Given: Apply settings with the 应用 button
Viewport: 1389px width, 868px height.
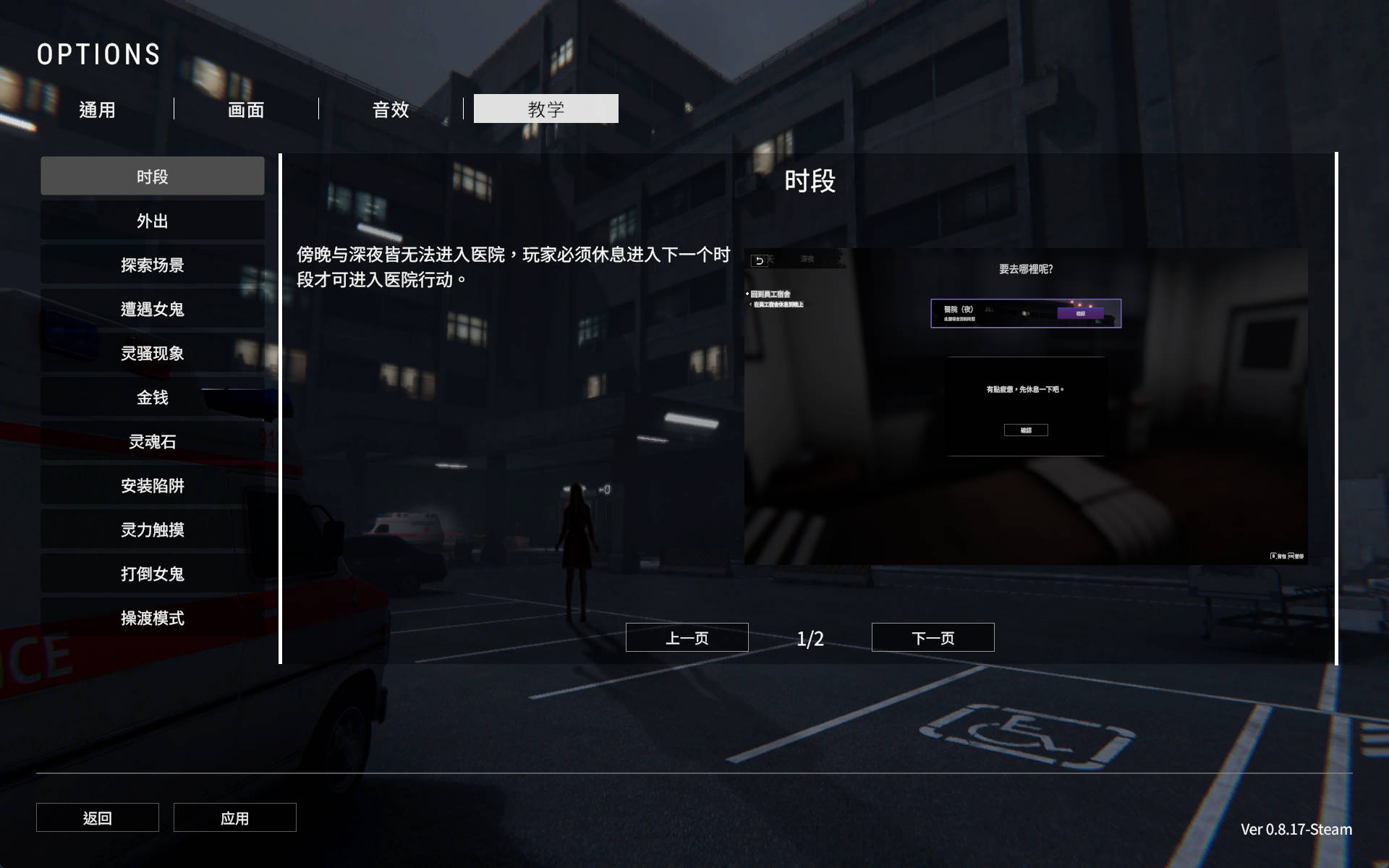Looking at the screenshot, I should 234,817.
